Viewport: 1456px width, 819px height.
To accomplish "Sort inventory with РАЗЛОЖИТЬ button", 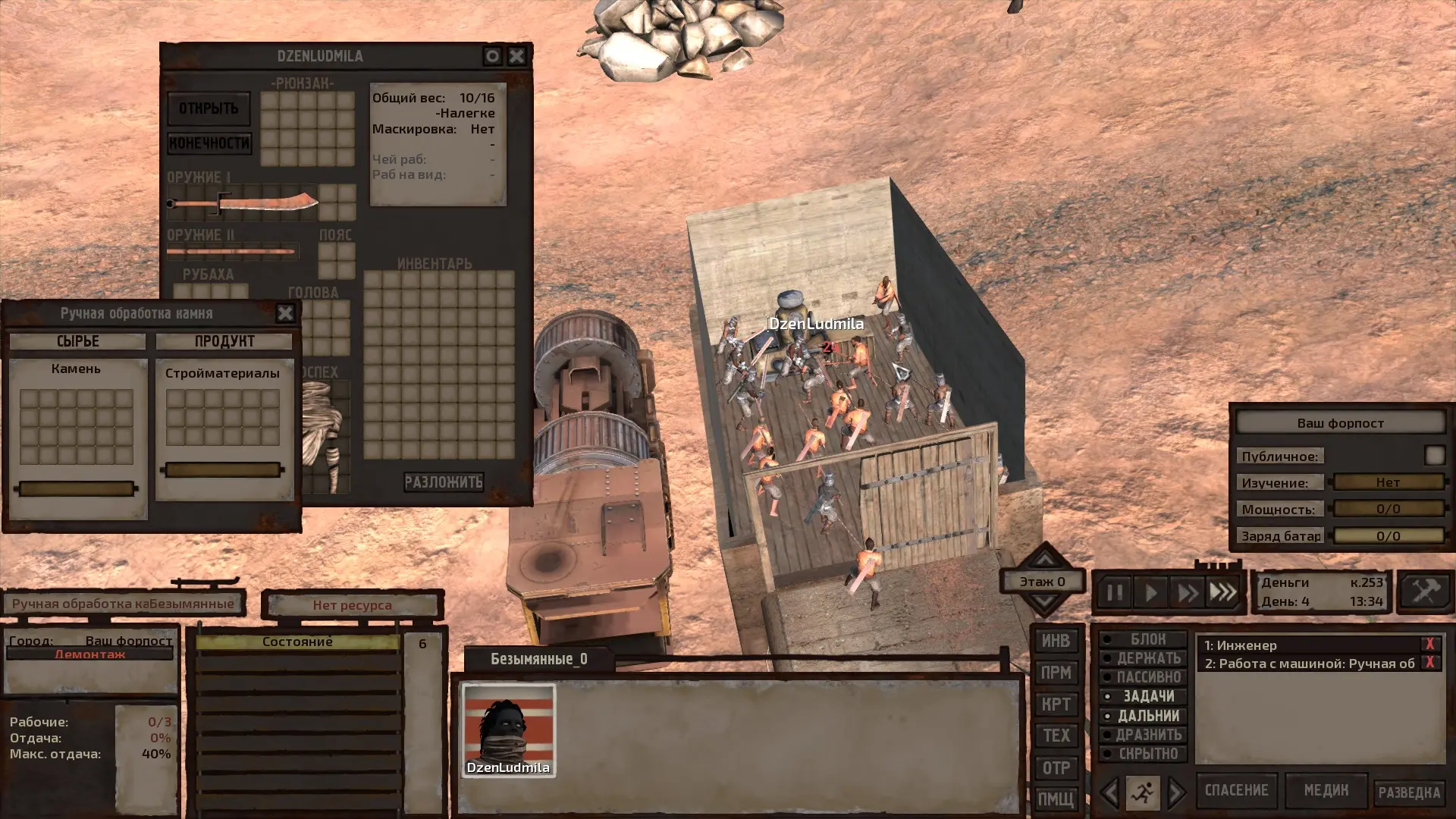I will click(444, 482).
